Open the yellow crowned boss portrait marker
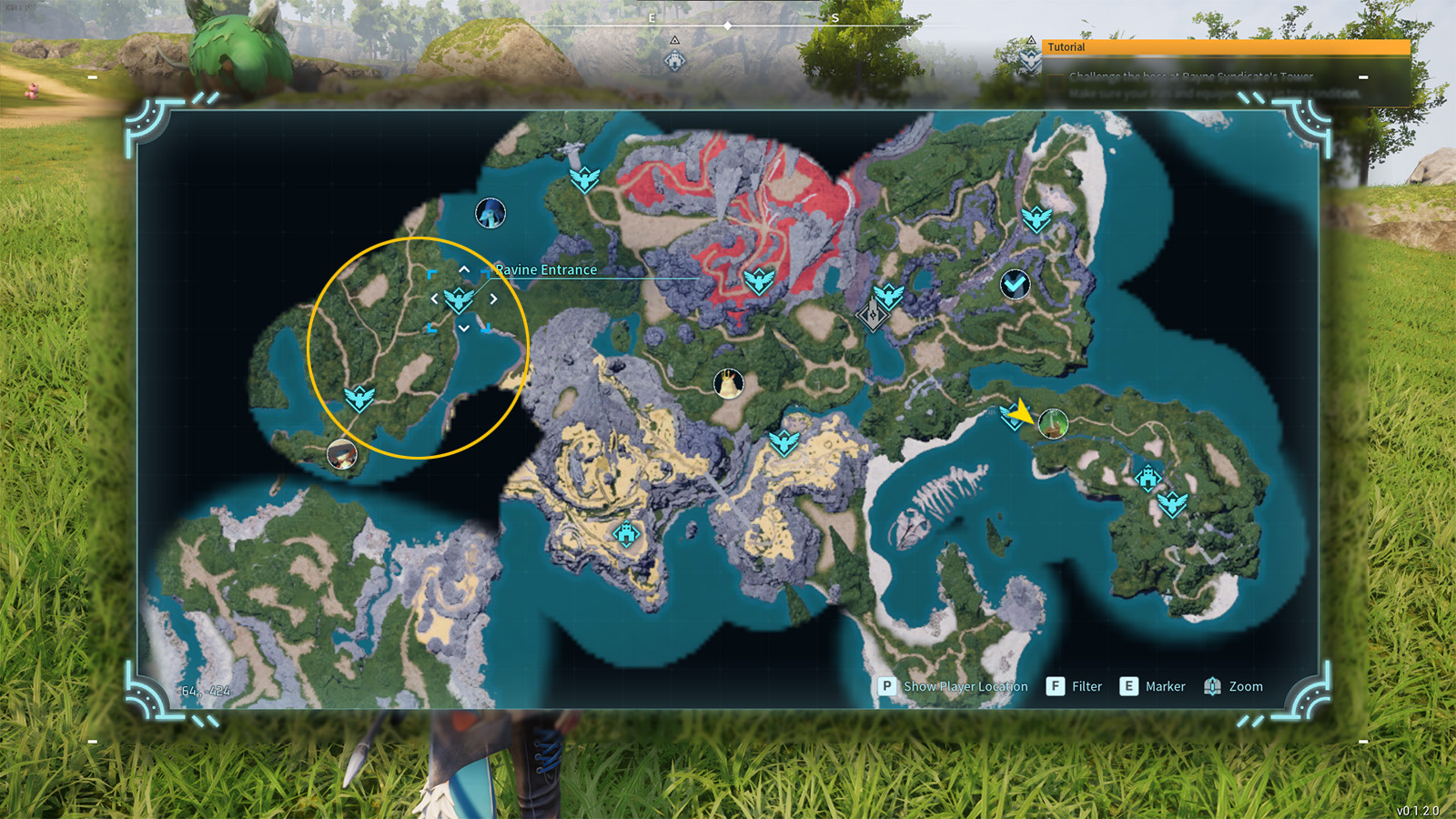The image size is (1456, 819). [x=728, y=383]
